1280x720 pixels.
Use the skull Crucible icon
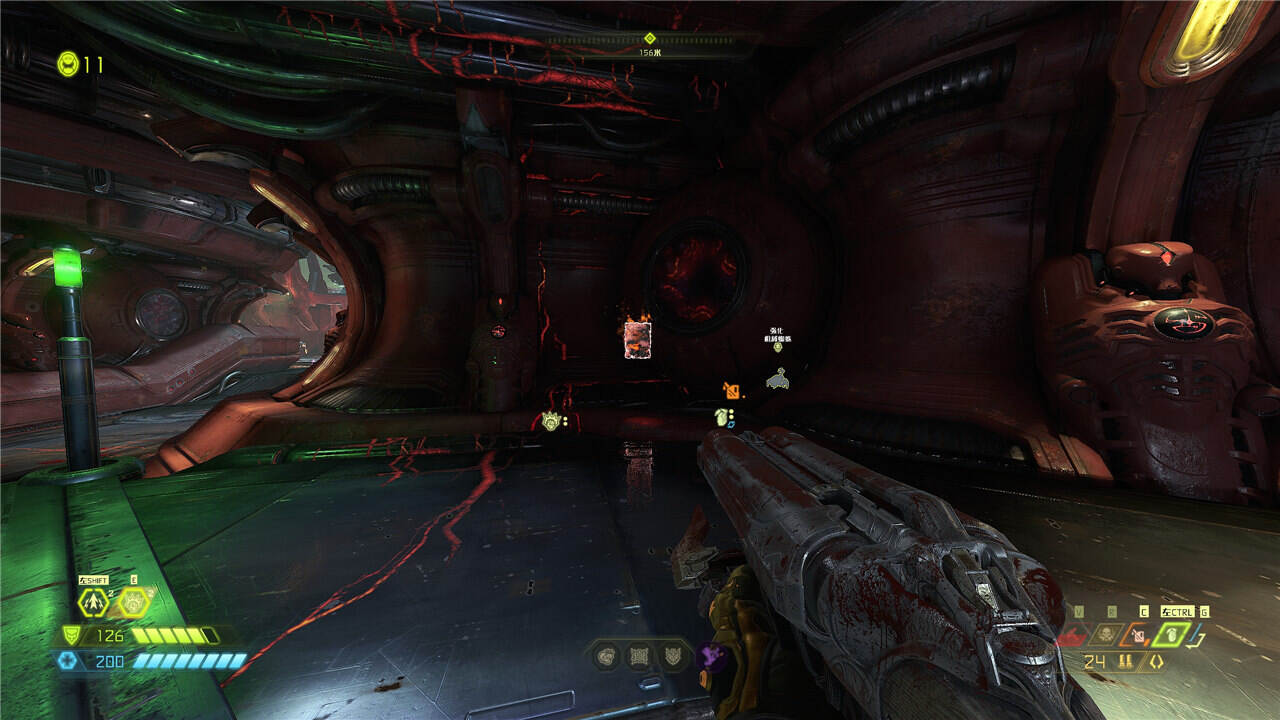[x=1104, y=634]
